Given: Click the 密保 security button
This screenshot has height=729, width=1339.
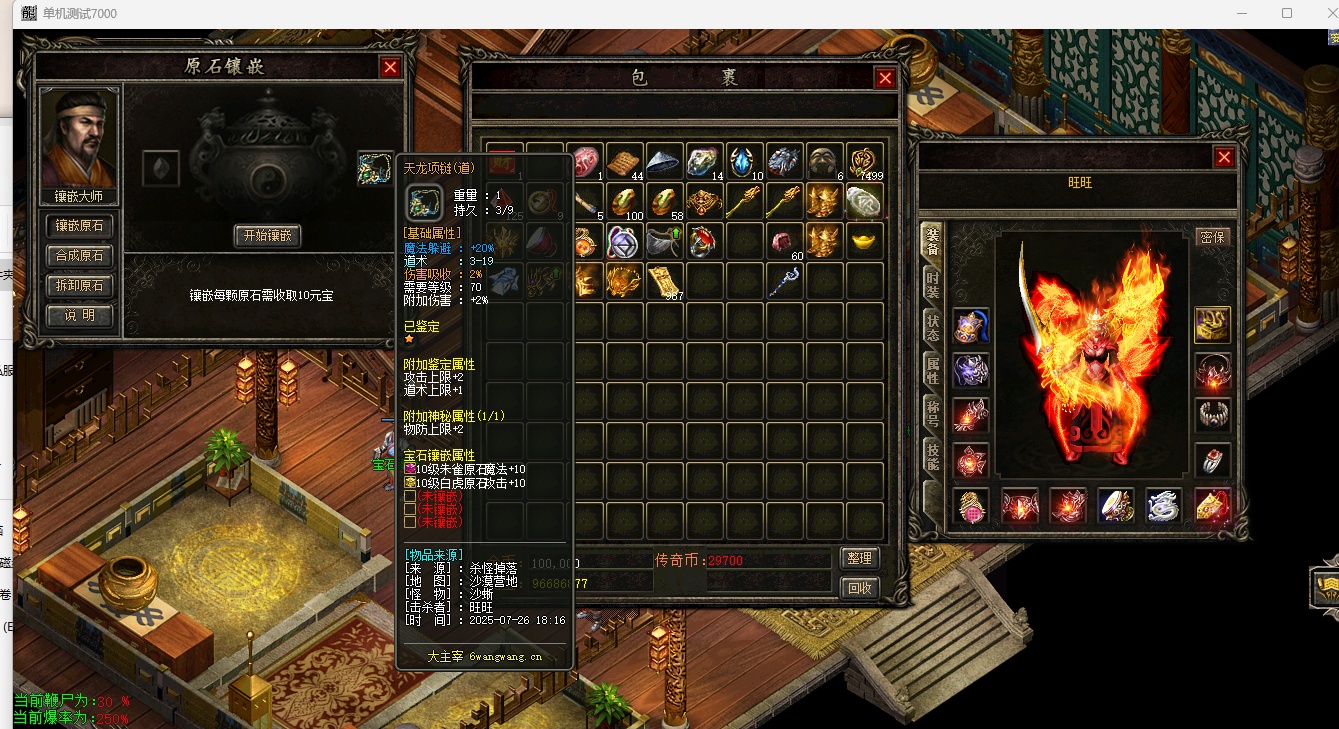Looking at the screenshot, I should (x=1212, y=237).
